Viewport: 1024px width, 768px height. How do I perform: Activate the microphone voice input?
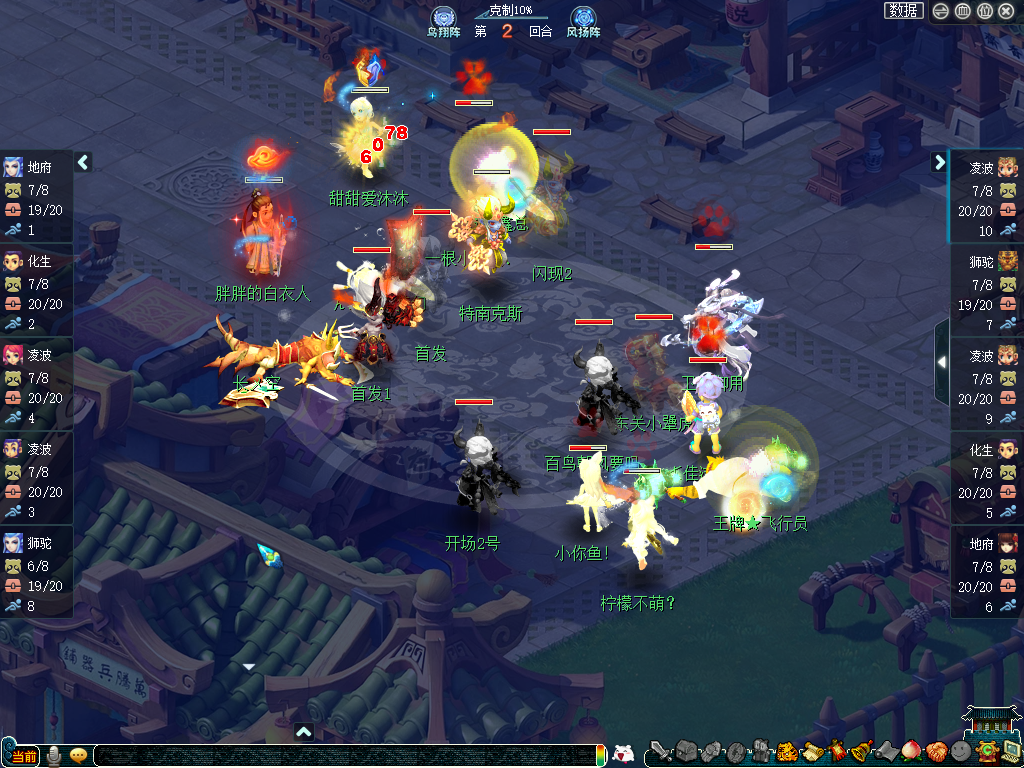(53, 755)
